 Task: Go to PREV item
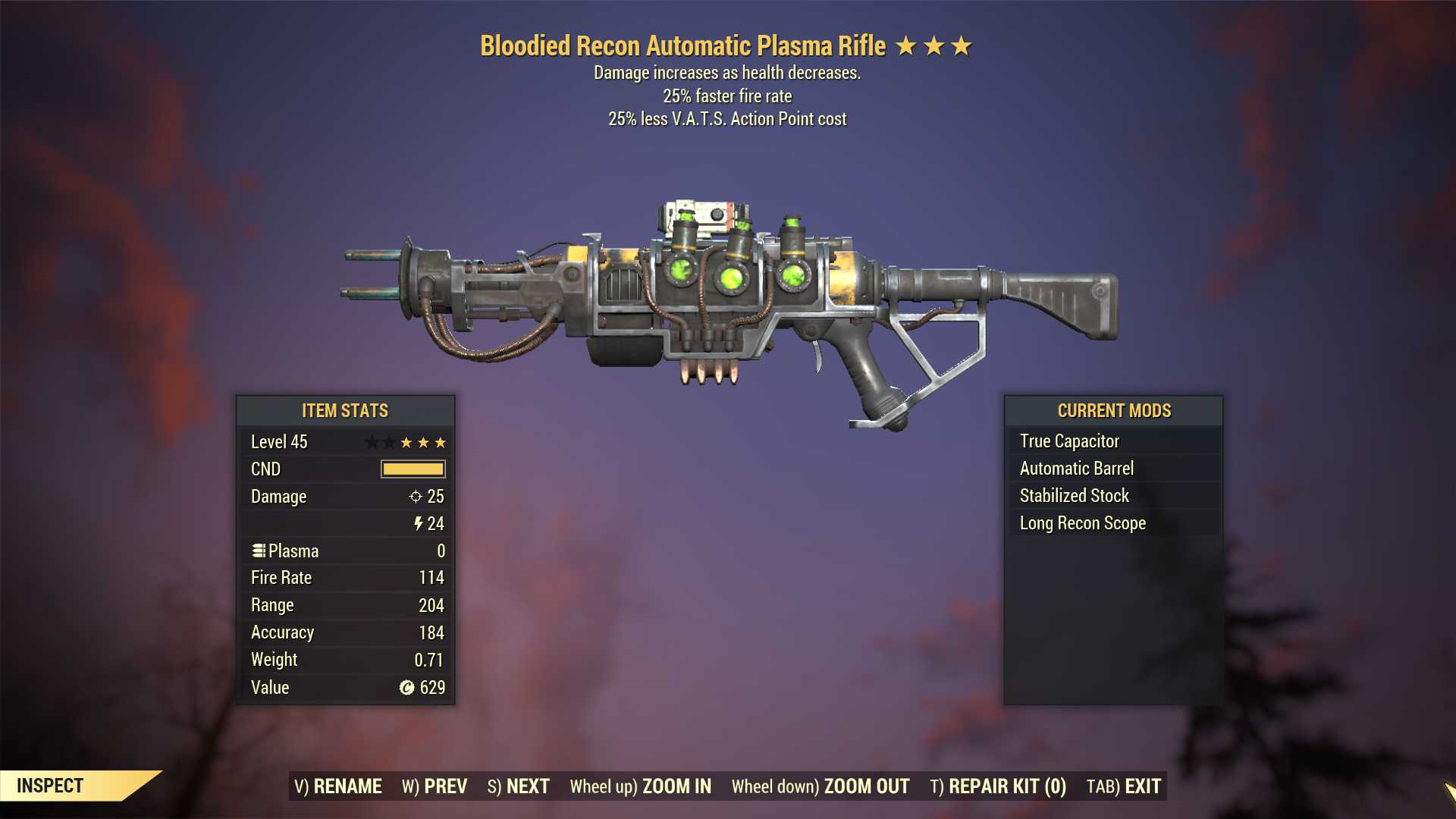(x=435, y=786)
